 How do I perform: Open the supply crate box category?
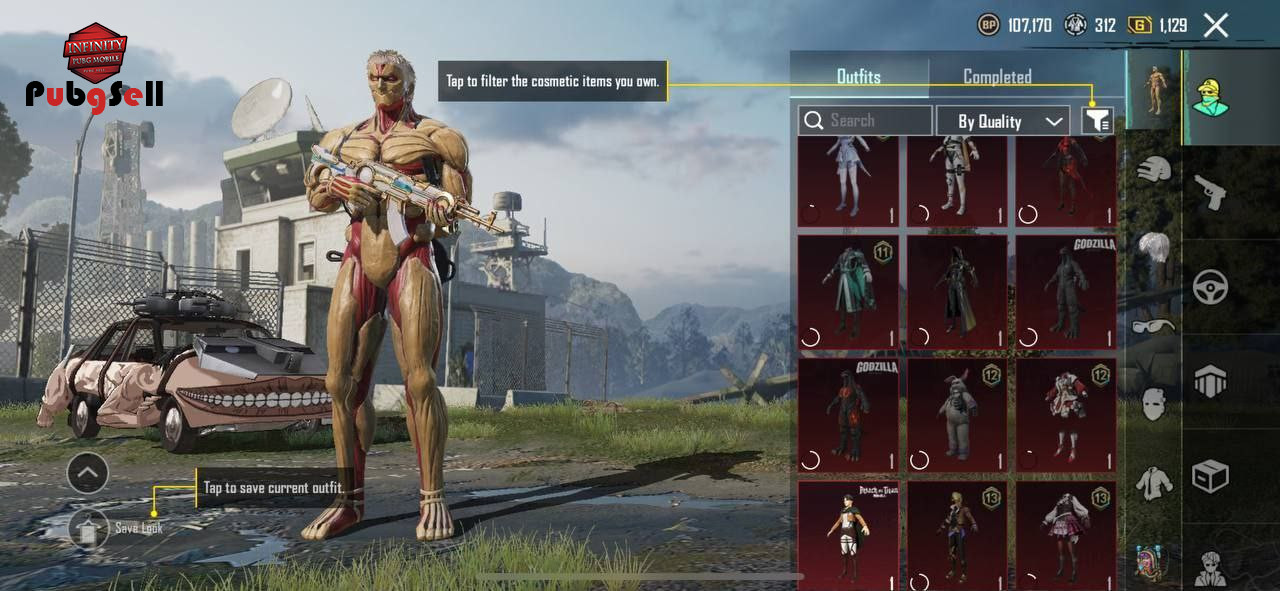click(x=1210, y=476)
